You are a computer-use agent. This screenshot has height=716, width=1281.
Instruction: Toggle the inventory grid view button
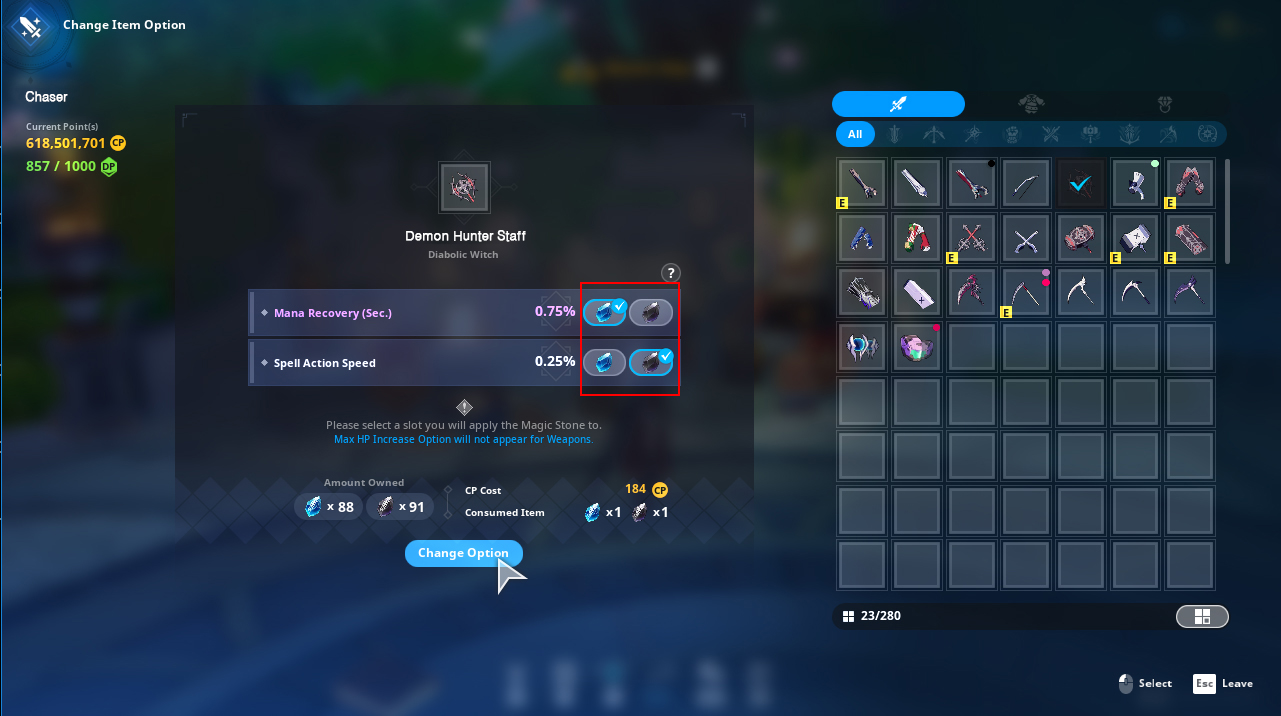click(x=1202, y=617)
